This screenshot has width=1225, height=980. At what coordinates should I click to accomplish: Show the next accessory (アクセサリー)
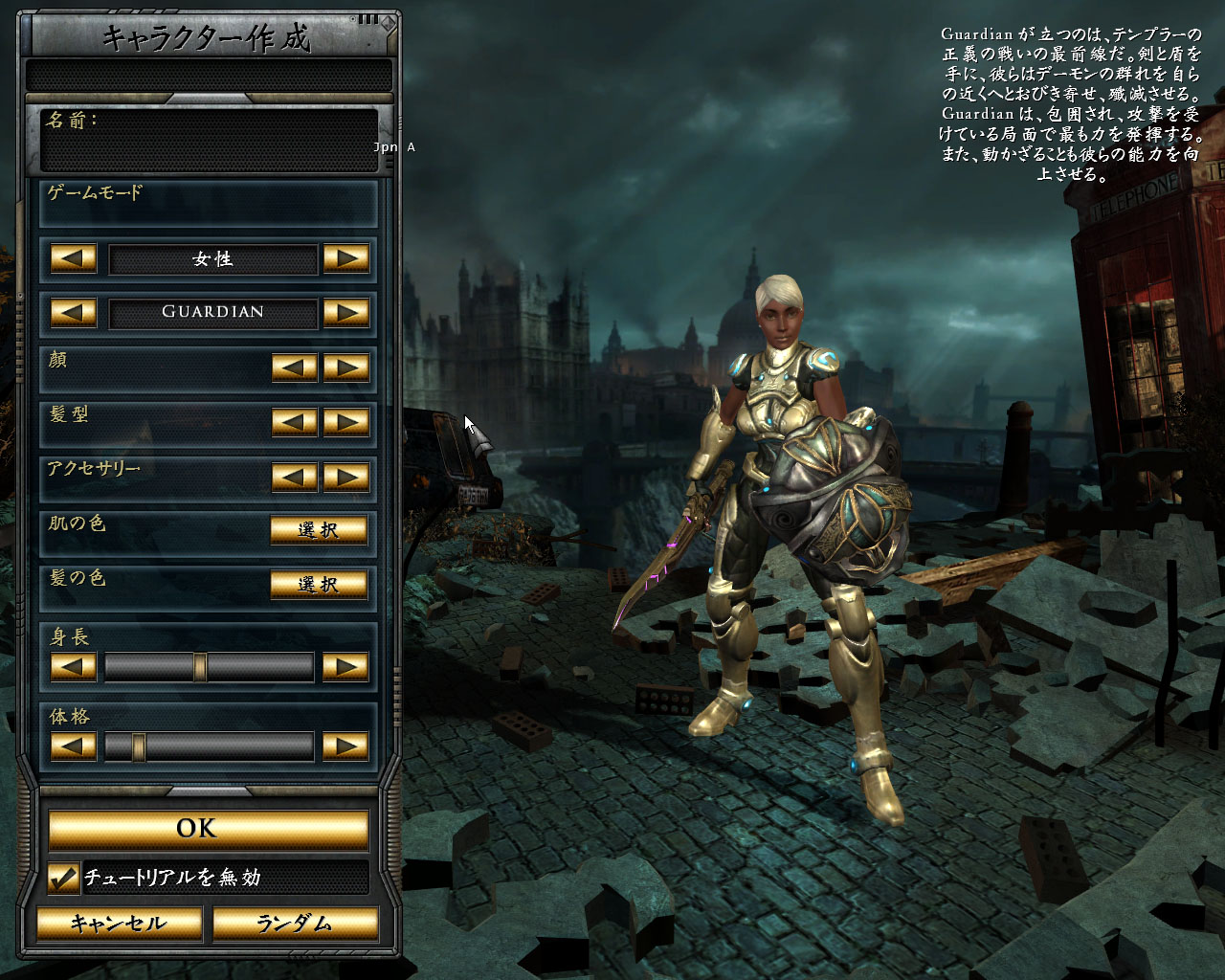click(x=346, y=477)
